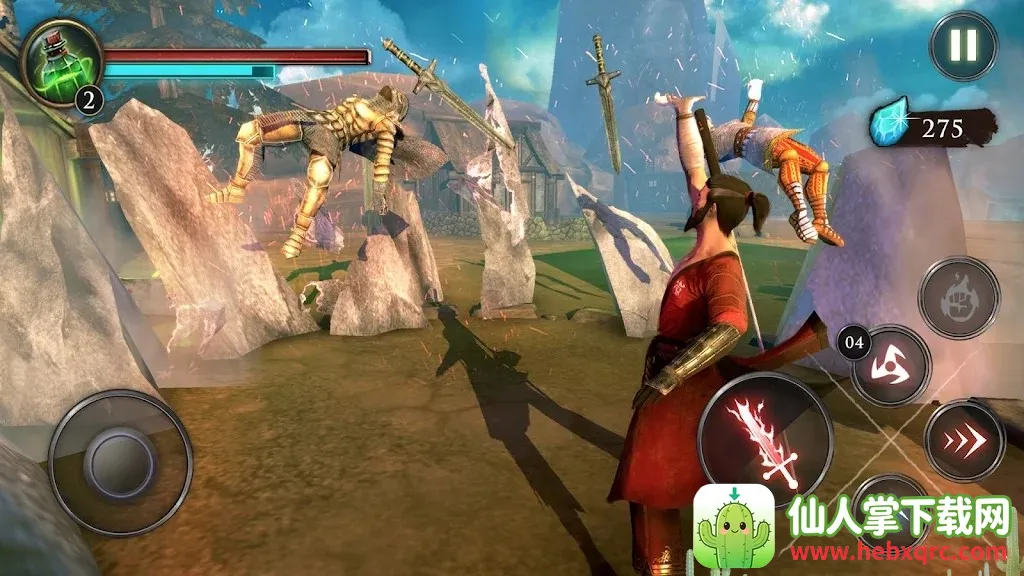Use the green health potion
This screenshot has height=576, width=1024.
(x=58, y=60)
